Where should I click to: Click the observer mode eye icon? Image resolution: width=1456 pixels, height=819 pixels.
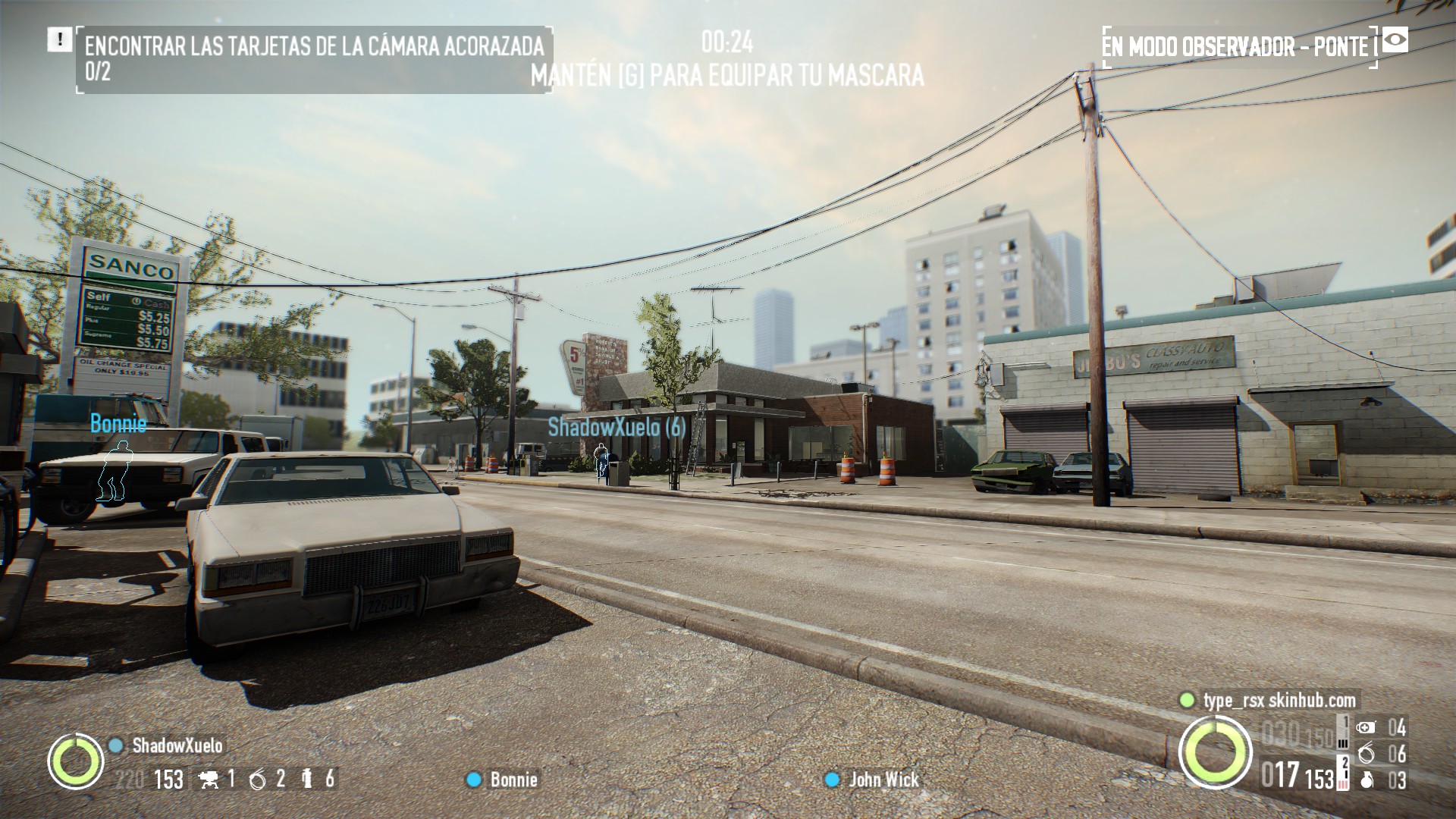[1395, 40]
